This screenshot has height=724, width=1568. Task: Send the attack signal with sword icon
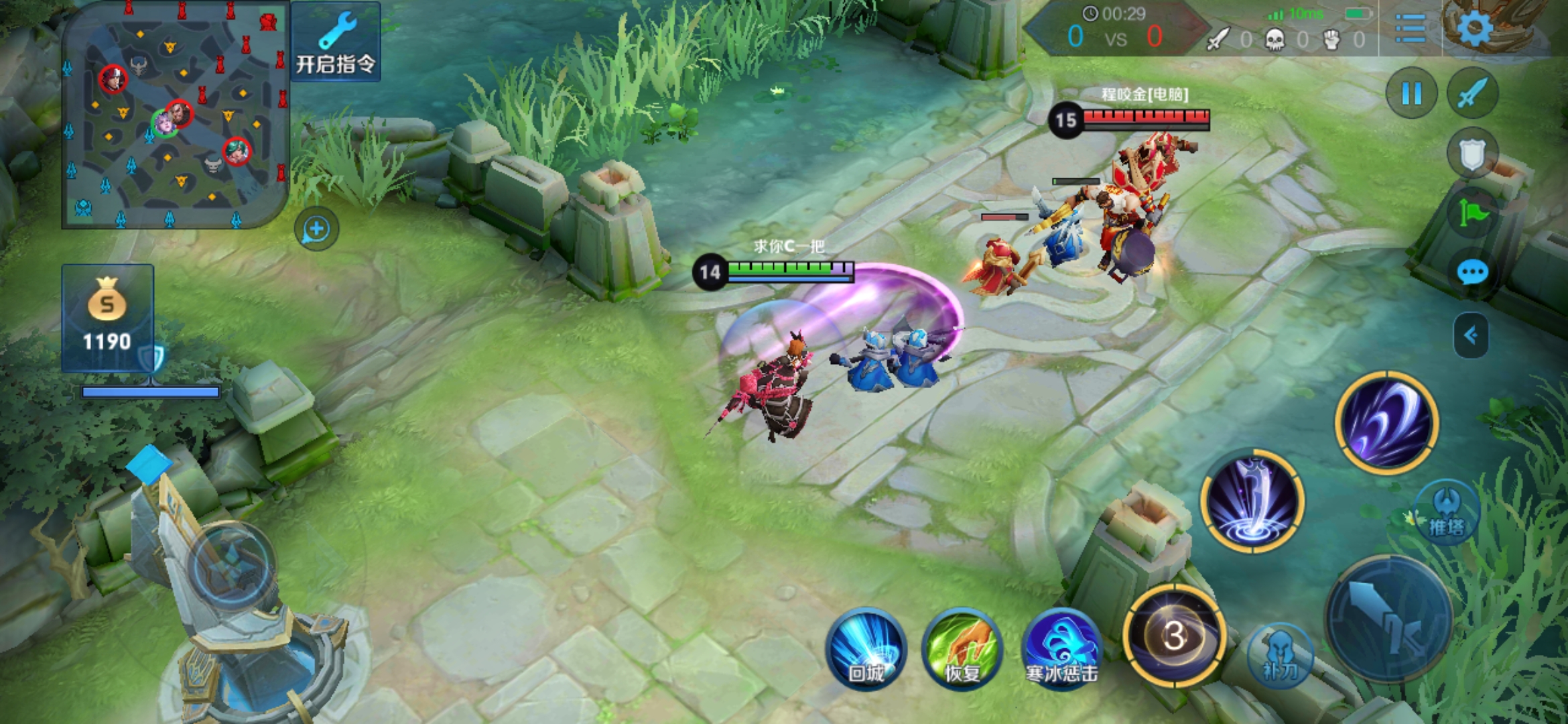pos(1472,93)
